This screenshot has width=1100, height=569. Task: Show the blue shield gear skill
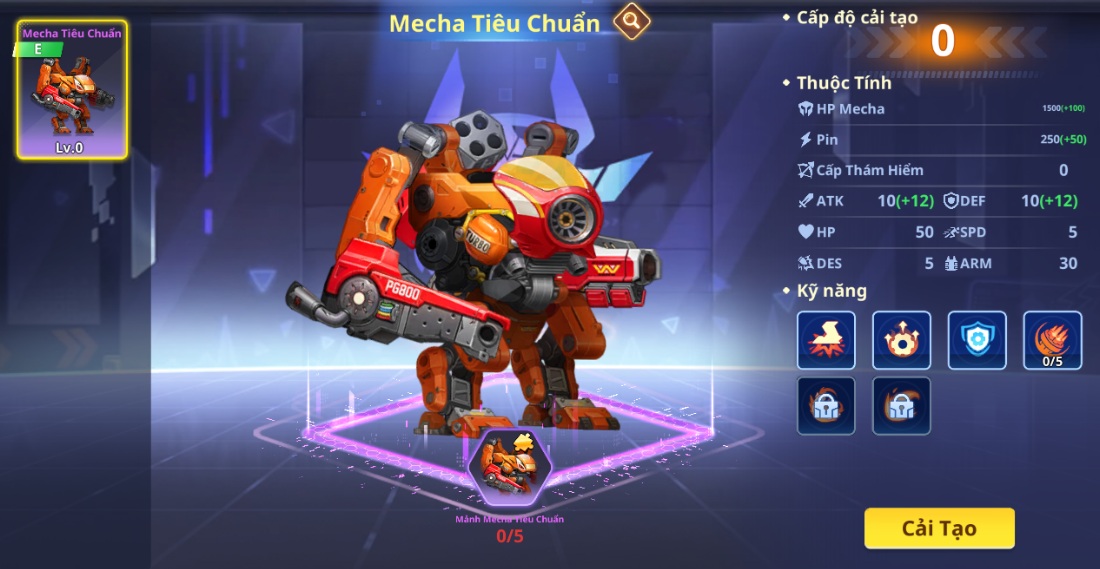point(977,340)
